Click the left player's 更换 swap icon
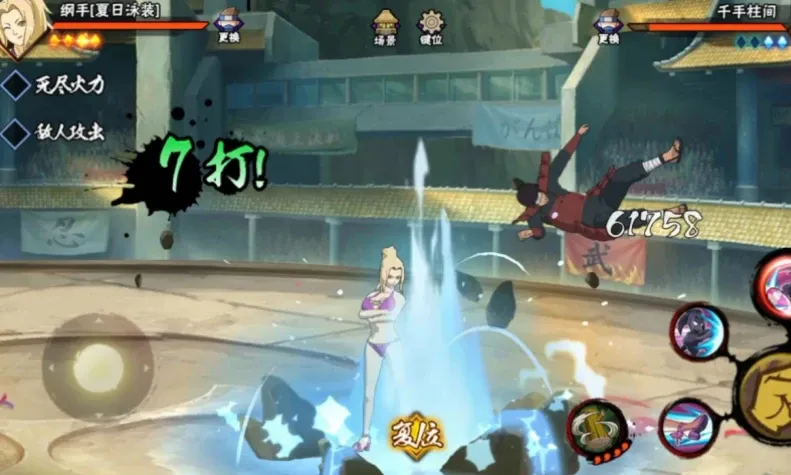The height and width of the screenshot is (475, 791). [228, 22]
